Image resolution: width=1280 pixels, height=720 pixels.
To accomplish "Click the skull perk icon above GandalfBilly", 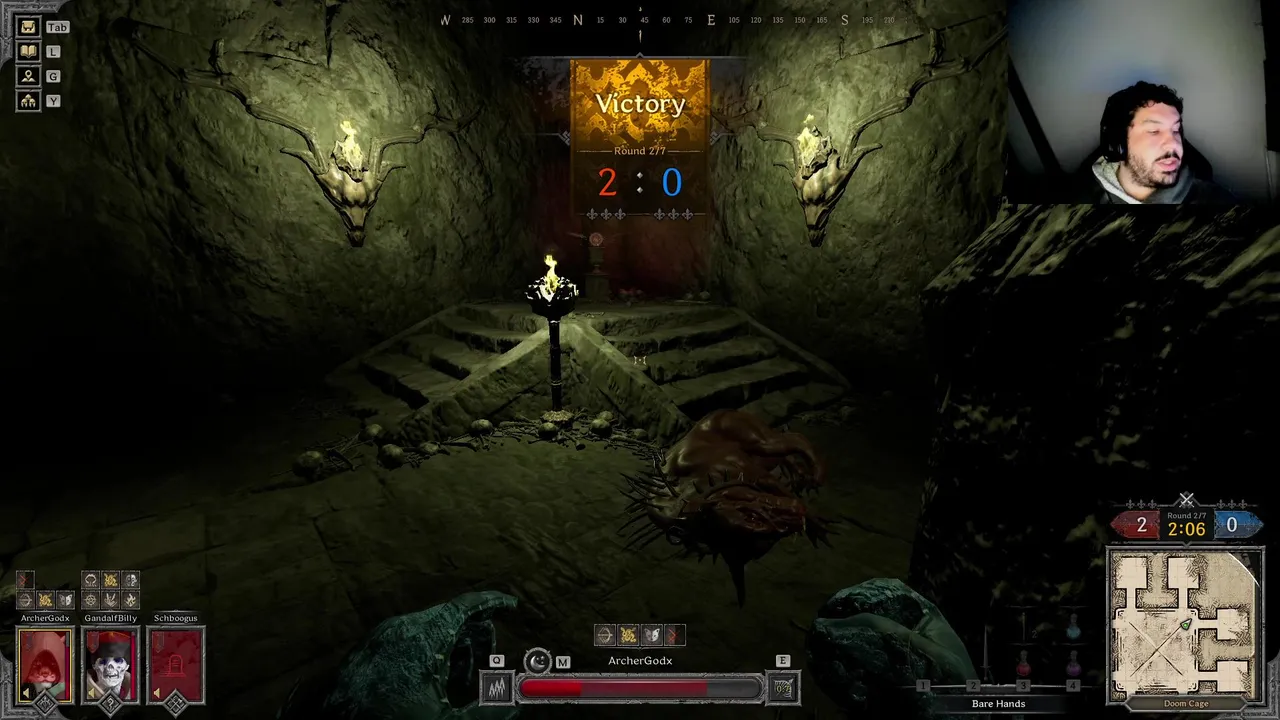I will tap(130, 580).
